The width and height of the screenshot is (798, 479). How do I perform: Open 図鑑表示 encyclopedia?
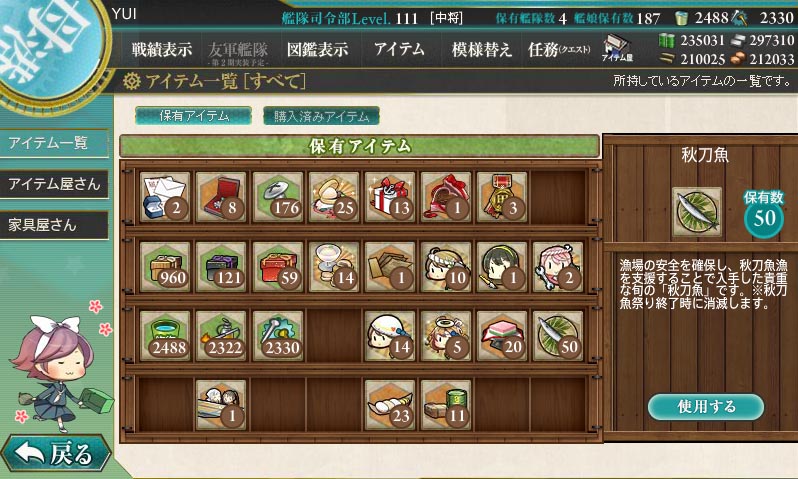click(x=317, y=49)
